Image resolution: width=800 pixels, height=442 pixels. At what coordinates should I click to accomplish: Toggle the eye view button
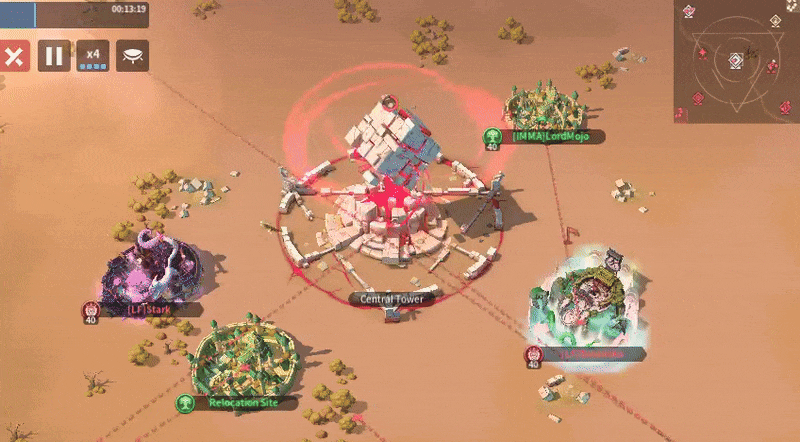pos(132,56)
